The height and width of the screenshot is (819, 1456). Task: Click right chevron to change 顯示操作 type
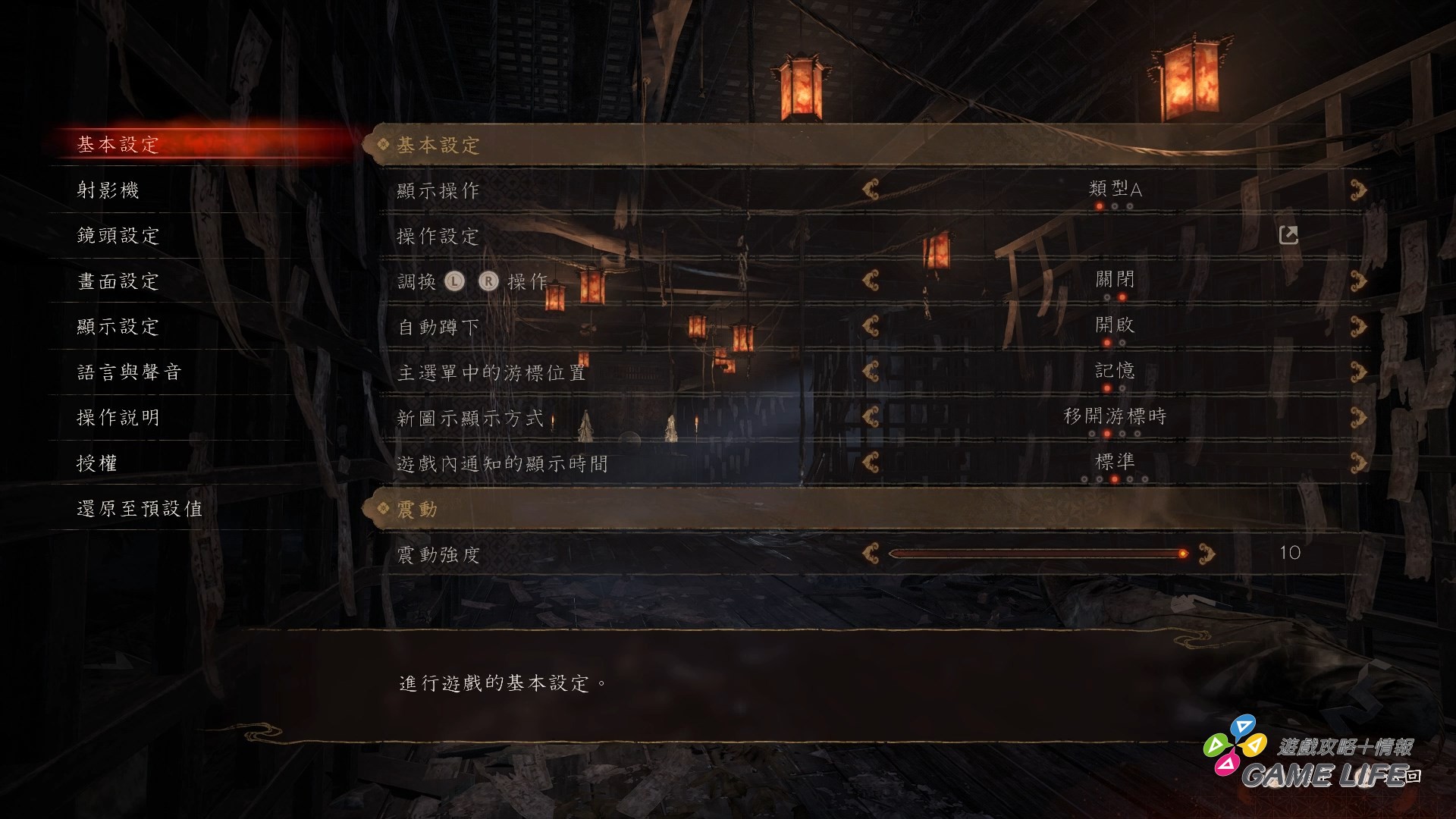(x=1357, y=190)
